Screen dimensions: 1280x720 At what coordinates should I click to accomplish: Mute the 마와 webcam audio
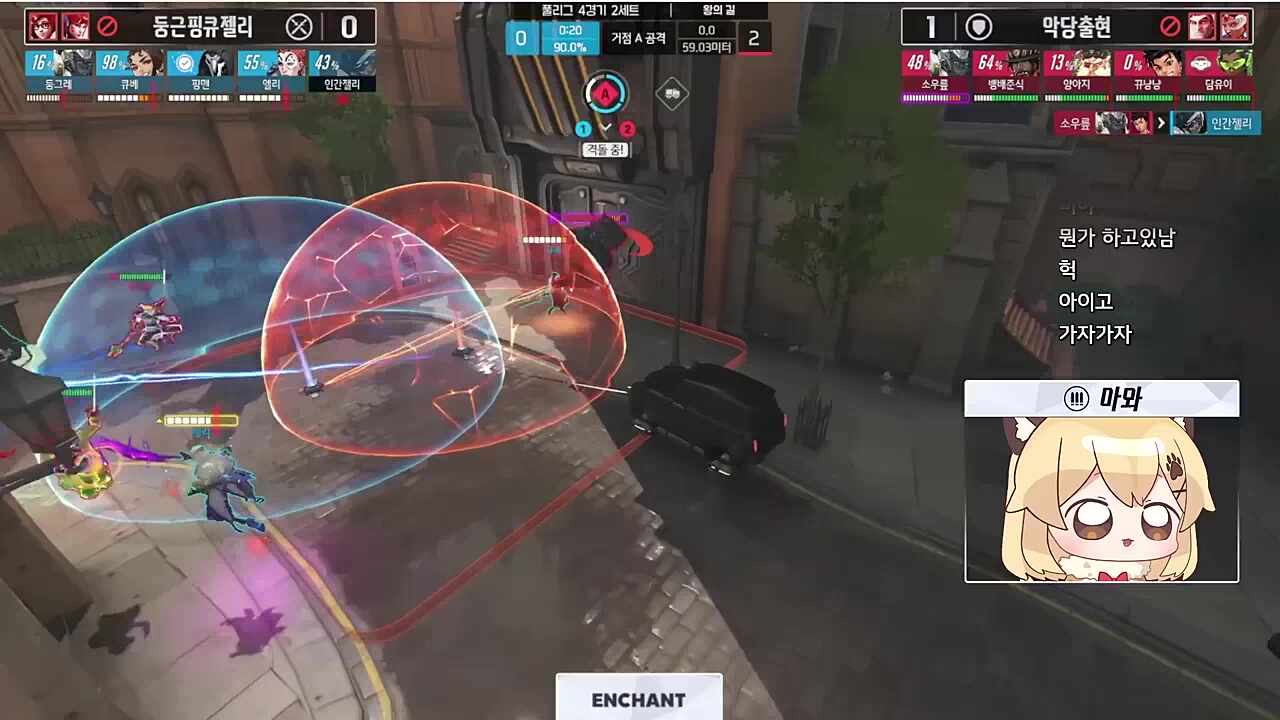1074,398
